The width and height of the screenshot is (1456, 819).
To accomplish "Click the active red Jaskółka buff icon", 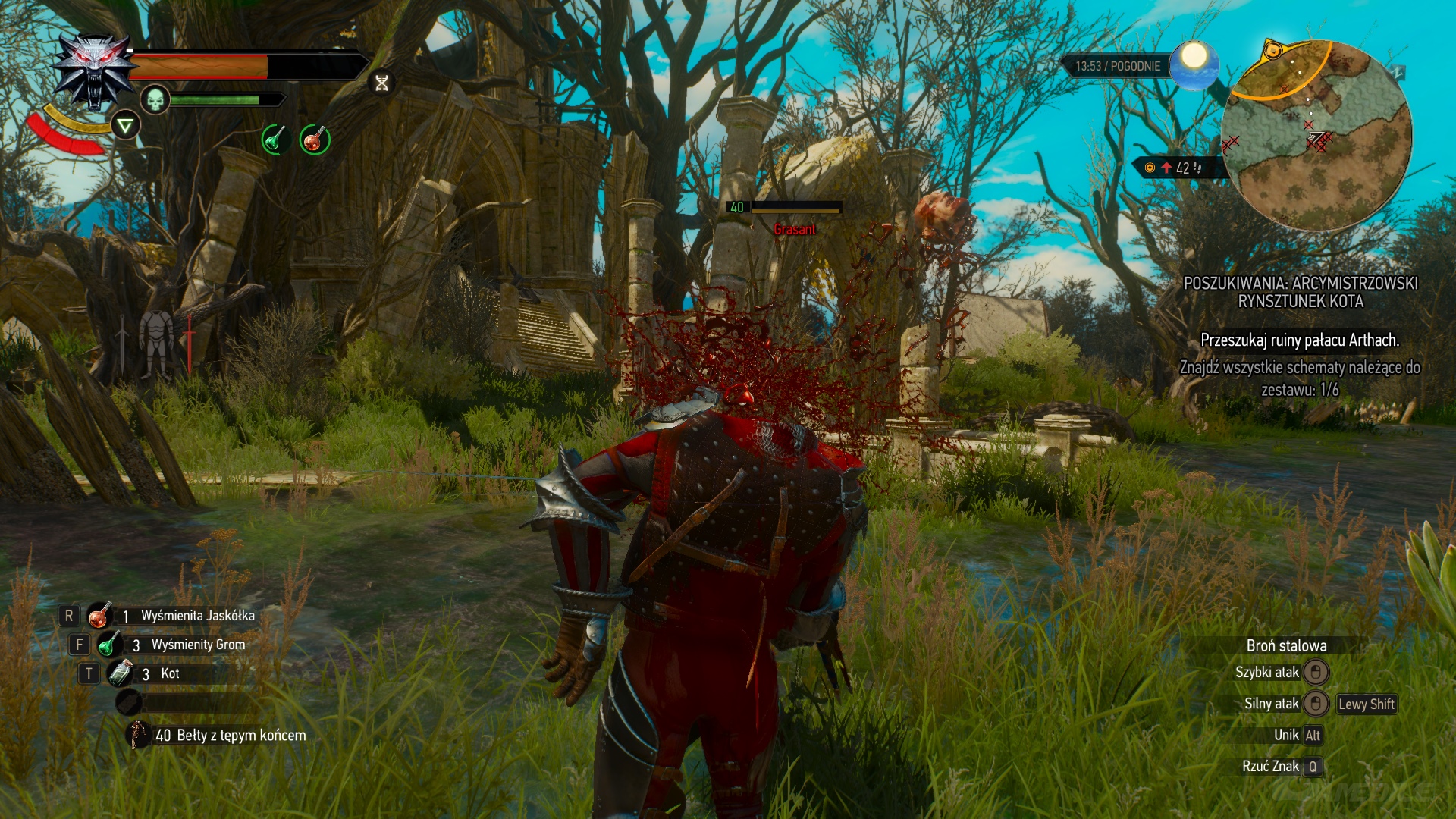I will (x=314, y=140).
